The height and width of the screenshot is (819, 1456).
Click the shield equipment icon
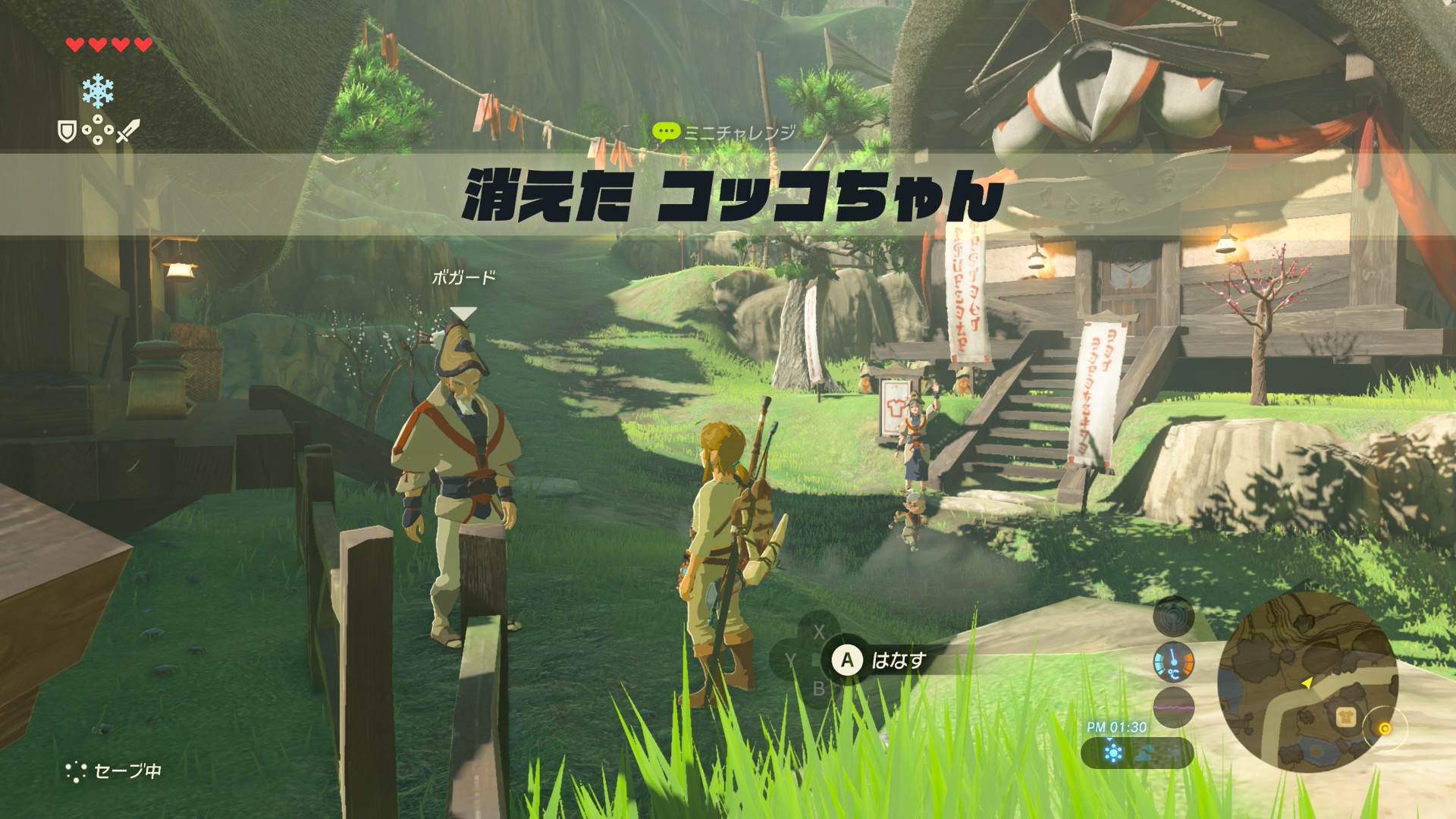point(67,132)
